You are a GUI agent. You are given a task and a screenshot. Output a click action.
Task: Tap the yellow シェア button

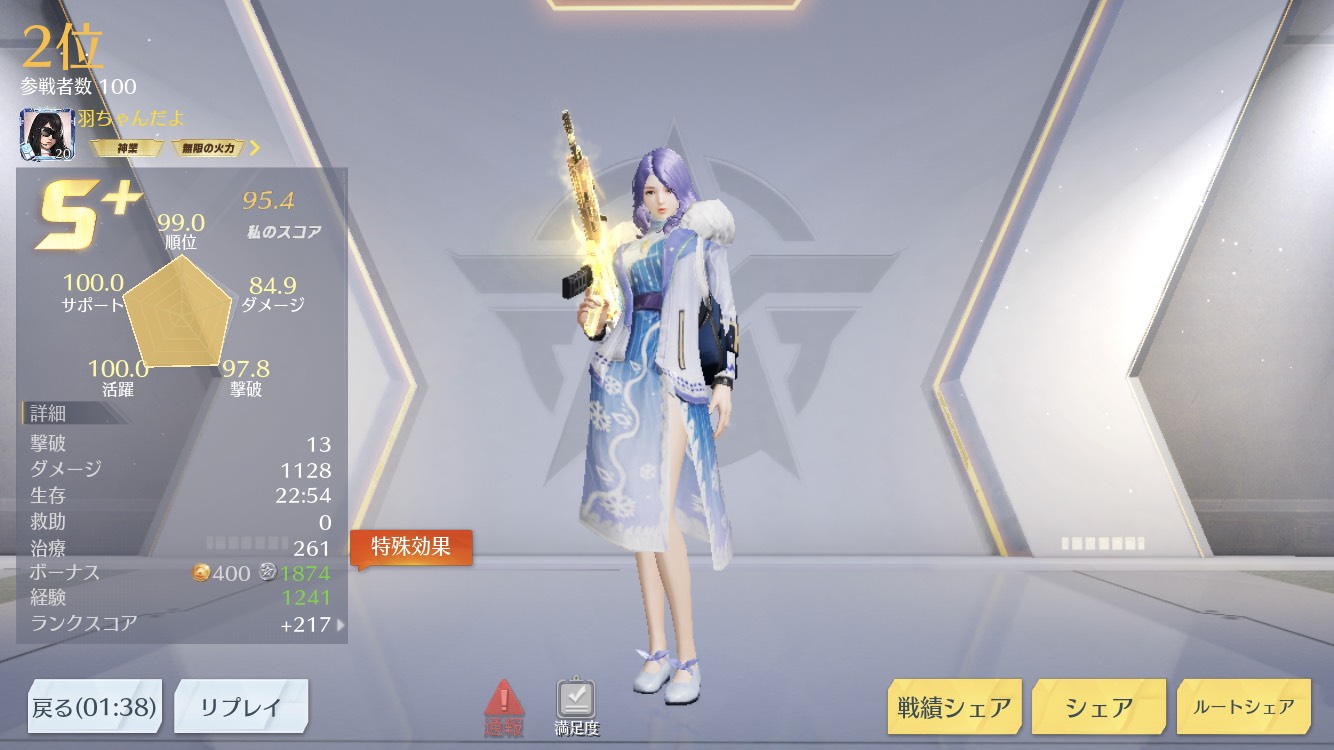click(x=1098, y=708)
